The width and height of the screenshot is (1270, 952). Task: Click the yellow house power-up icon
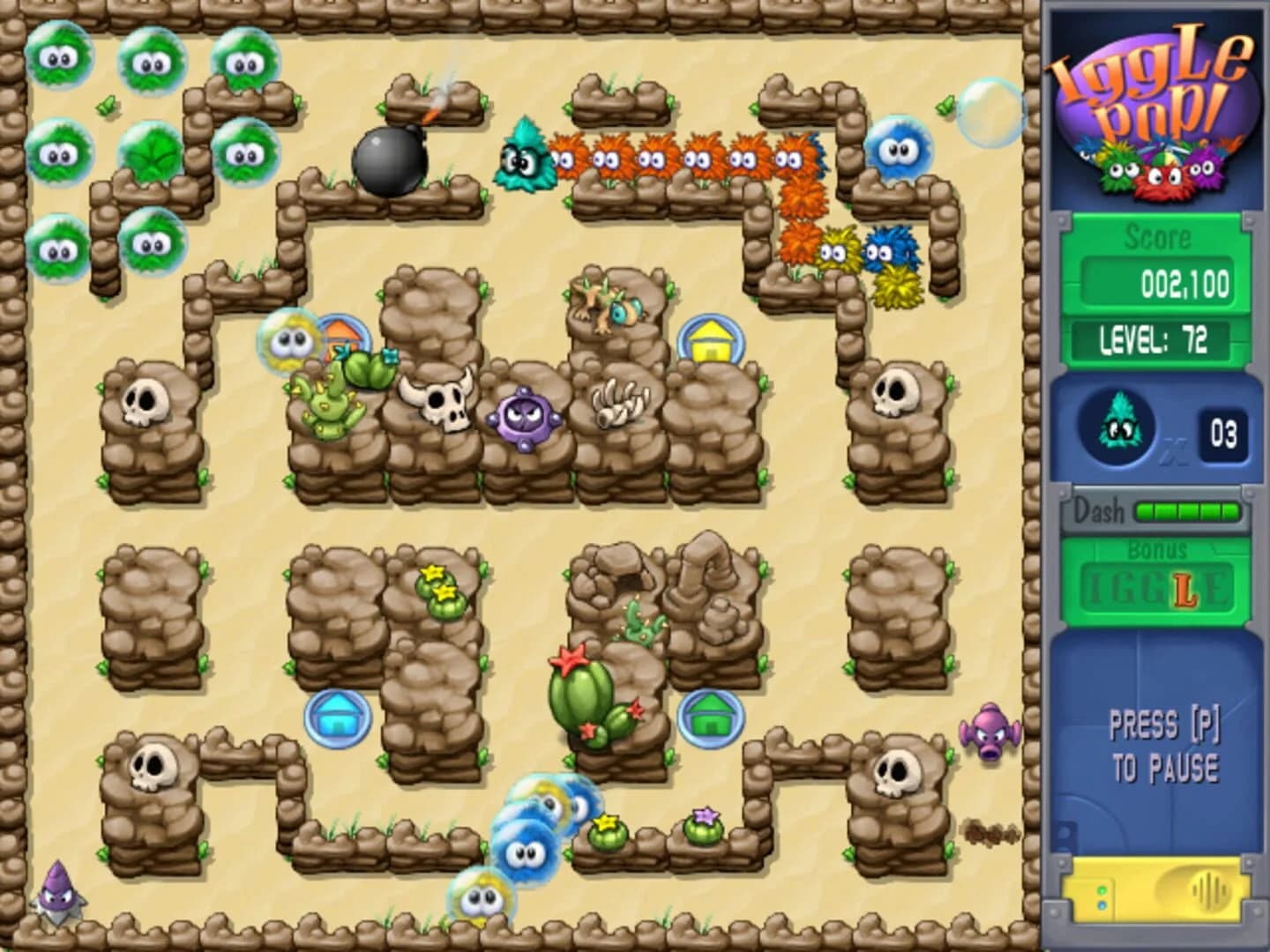[x=710, y=339]
